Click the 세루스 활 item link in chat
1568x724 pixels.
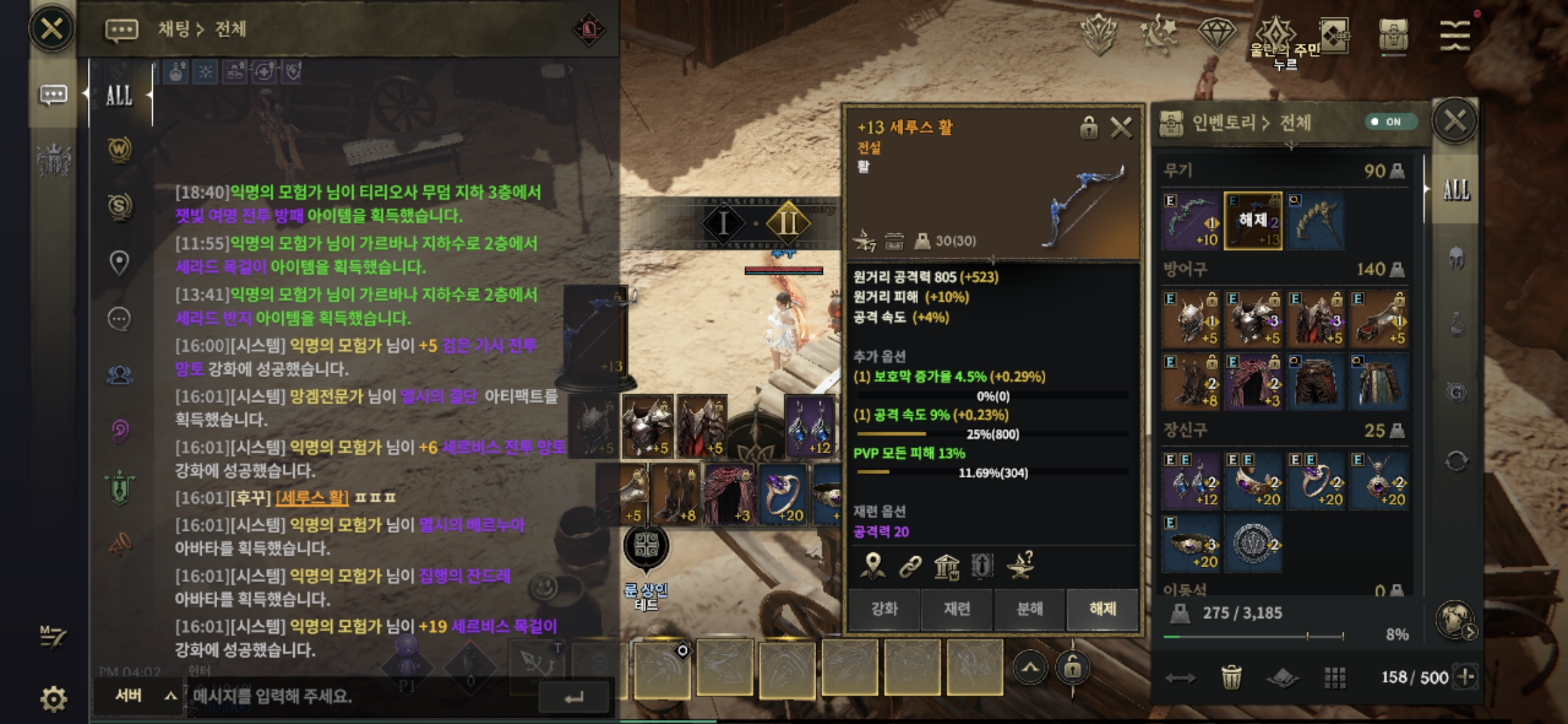(x=312, y=497)
